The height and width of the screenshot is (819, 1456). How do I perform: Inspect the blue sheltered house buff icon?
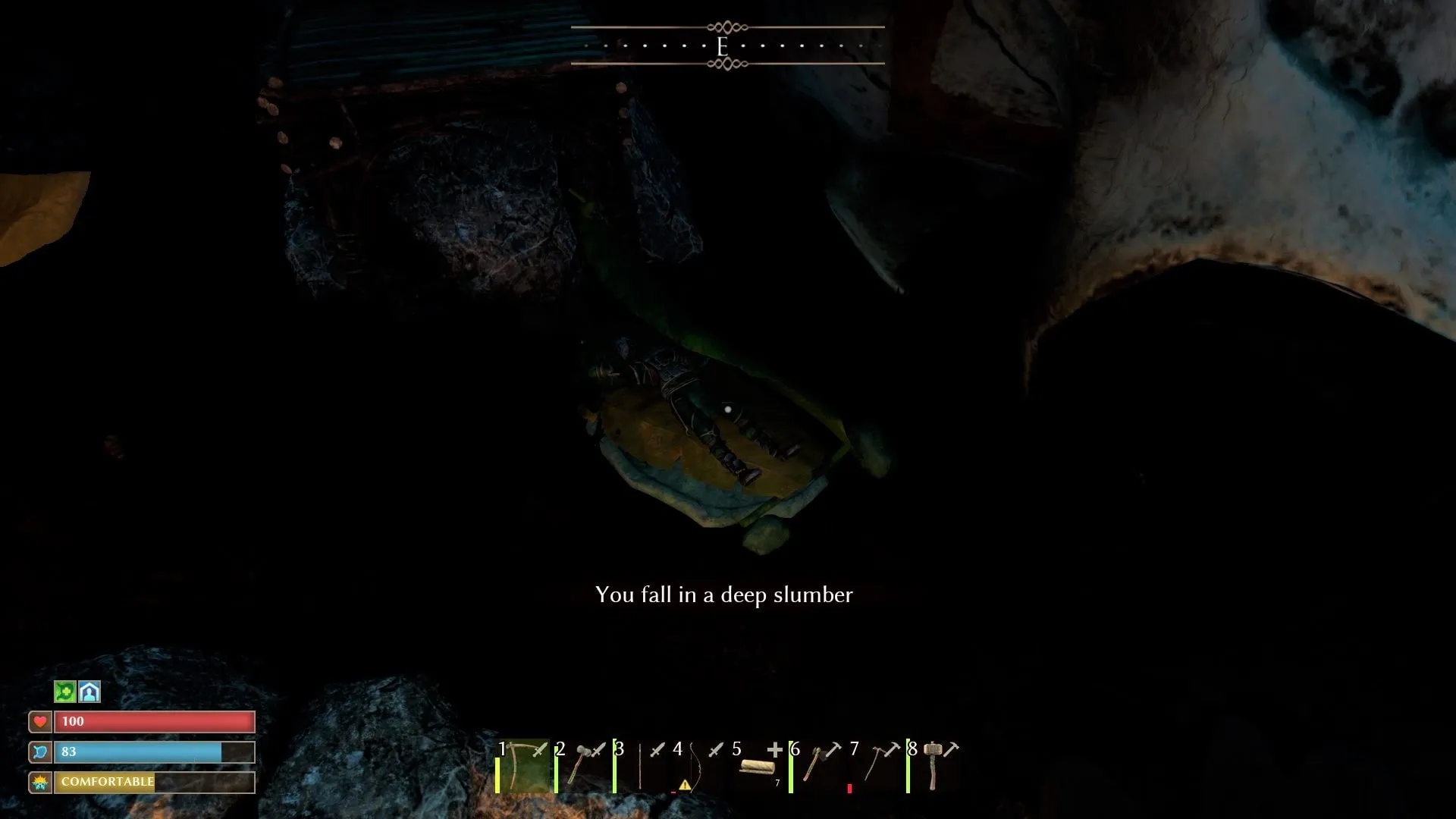89,692
